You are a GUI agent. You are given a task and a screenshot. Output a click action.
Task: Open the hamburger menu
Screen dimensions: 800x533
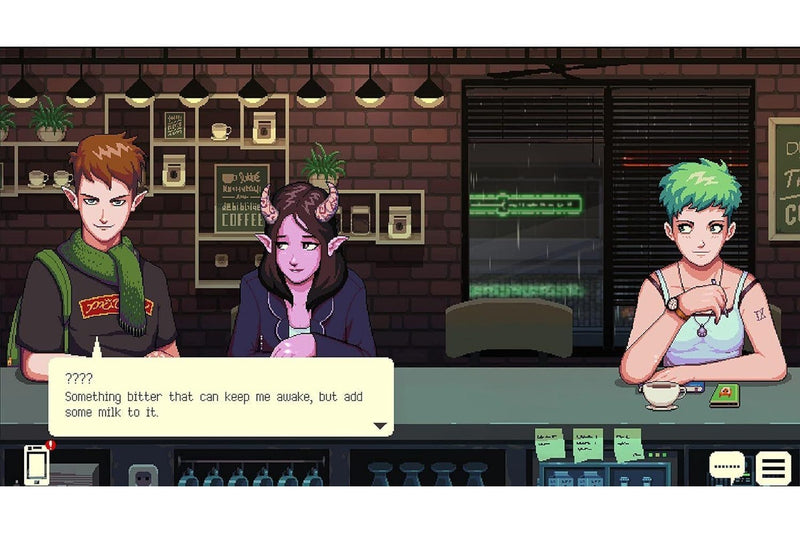tap(772, 467)
